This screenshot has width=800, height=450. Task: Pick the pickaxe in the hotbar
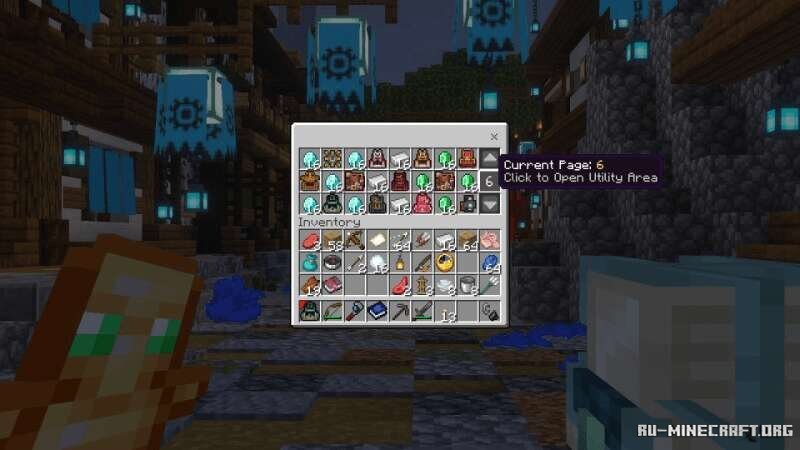tap(399, 312)
